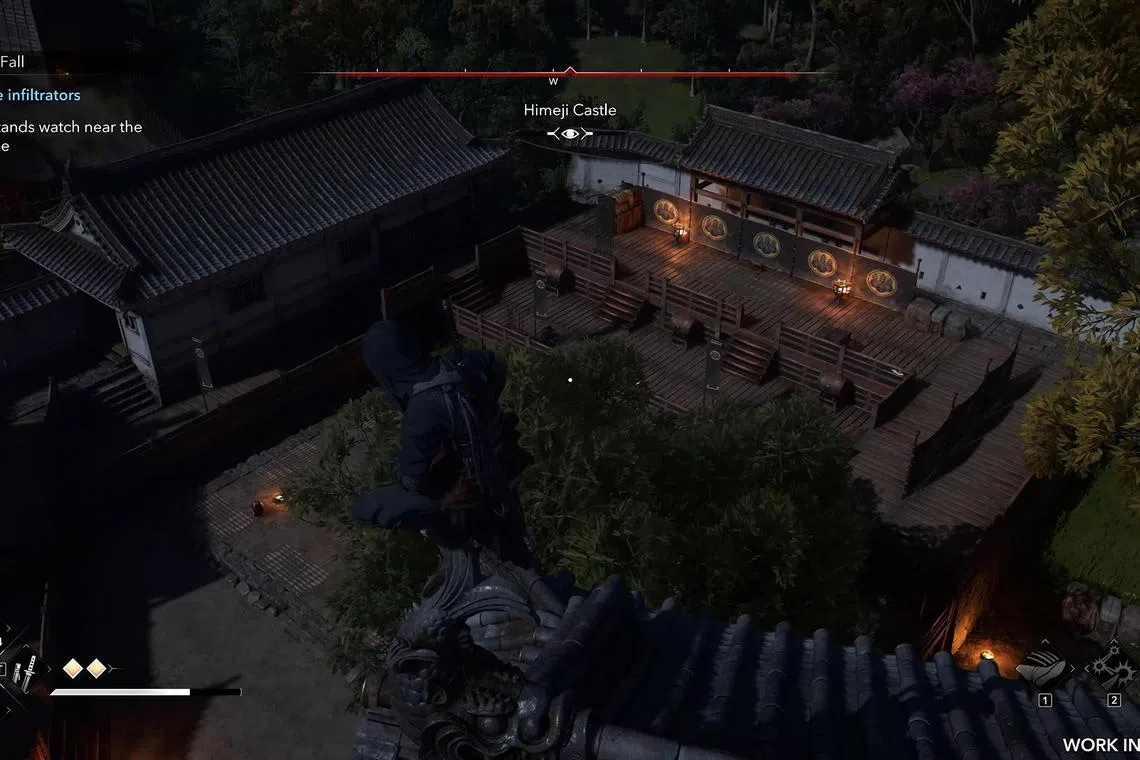The height and width of the screenshot is (760, 1140).
Task: Click the compass bar at the top
Action: (568, 73)
